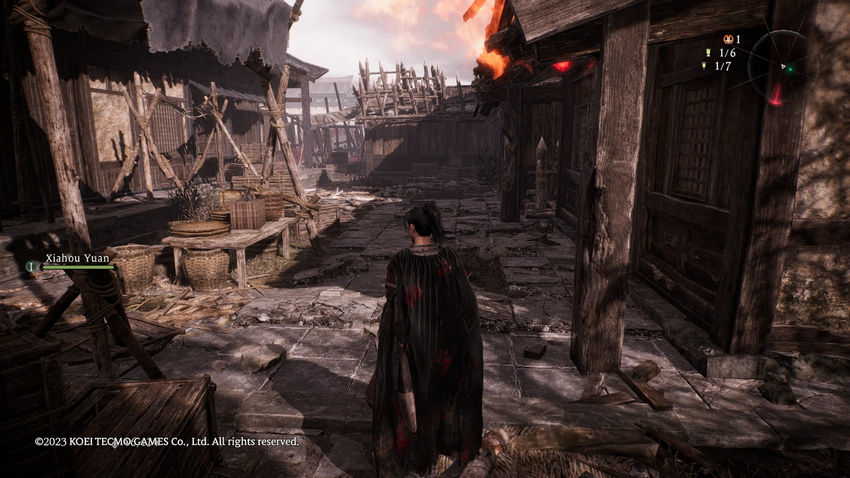The width and height of the screenshot is (850, 478).
Task: Select the orange tiger seal icon
Action: (x=727, y=39)
